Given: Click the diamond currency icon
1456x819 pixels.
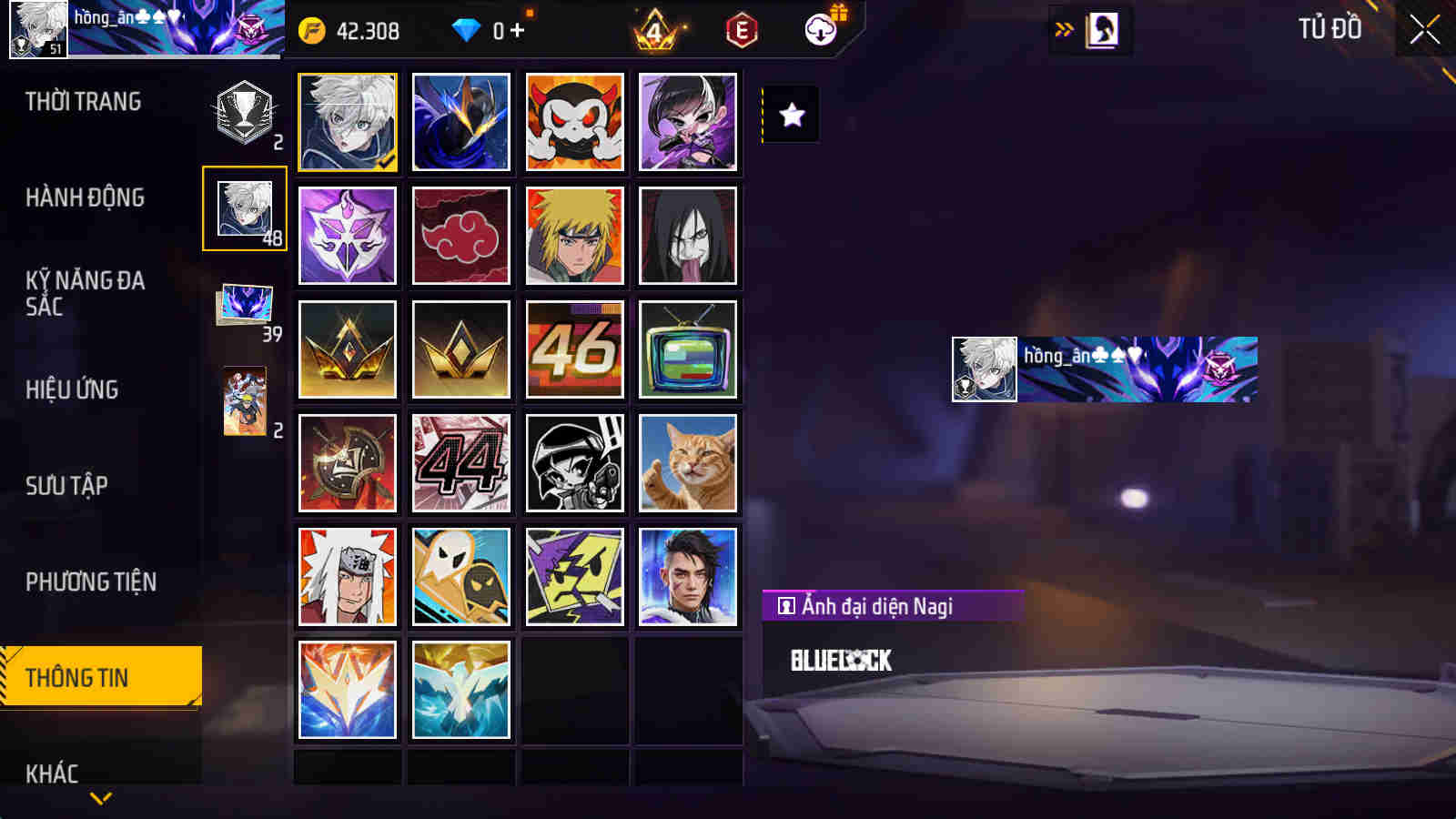Looking at the screenshot, I should point(467,28).
